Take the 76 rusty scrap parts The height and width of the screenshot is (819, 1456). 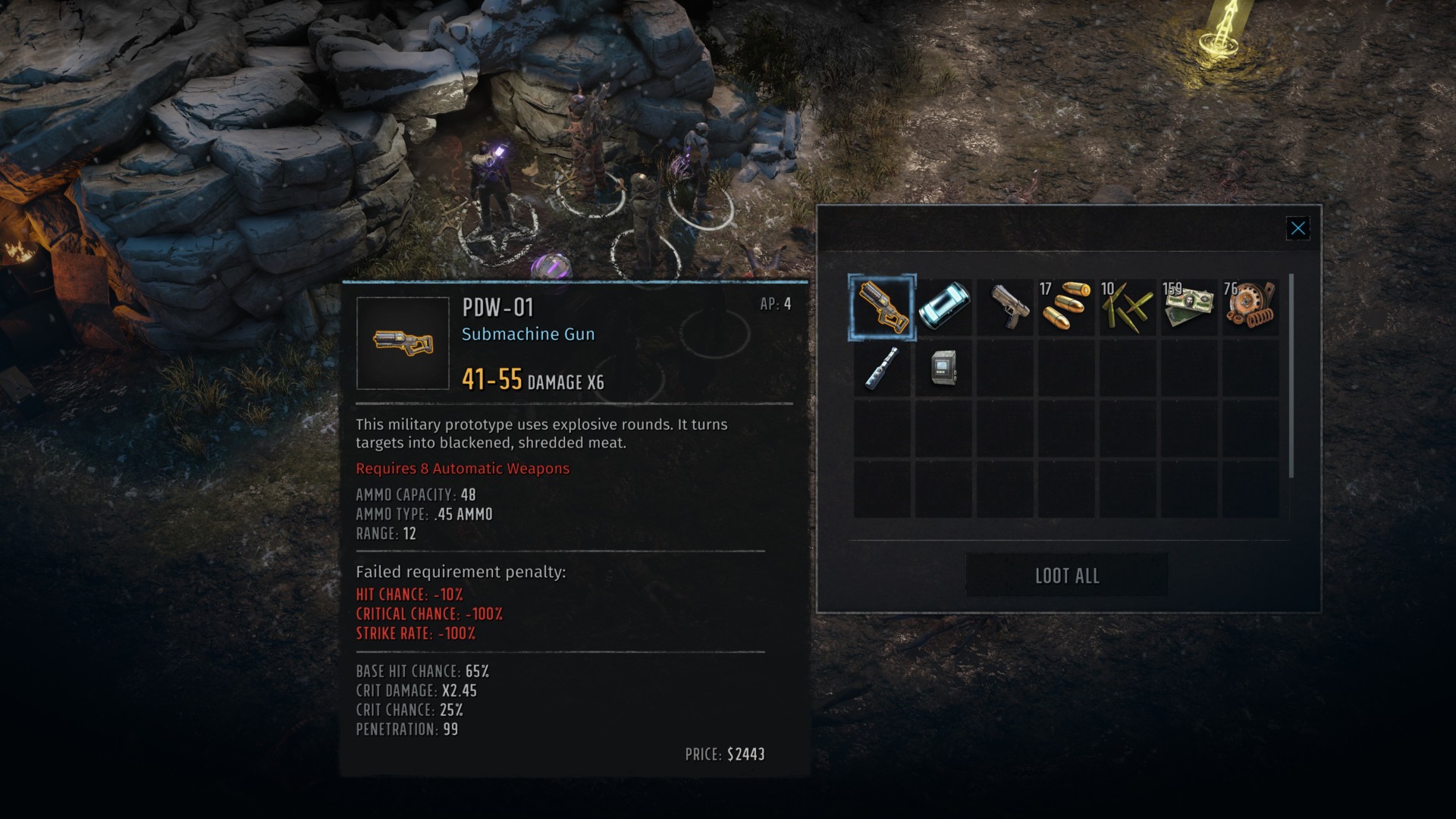pos(1250,307)
